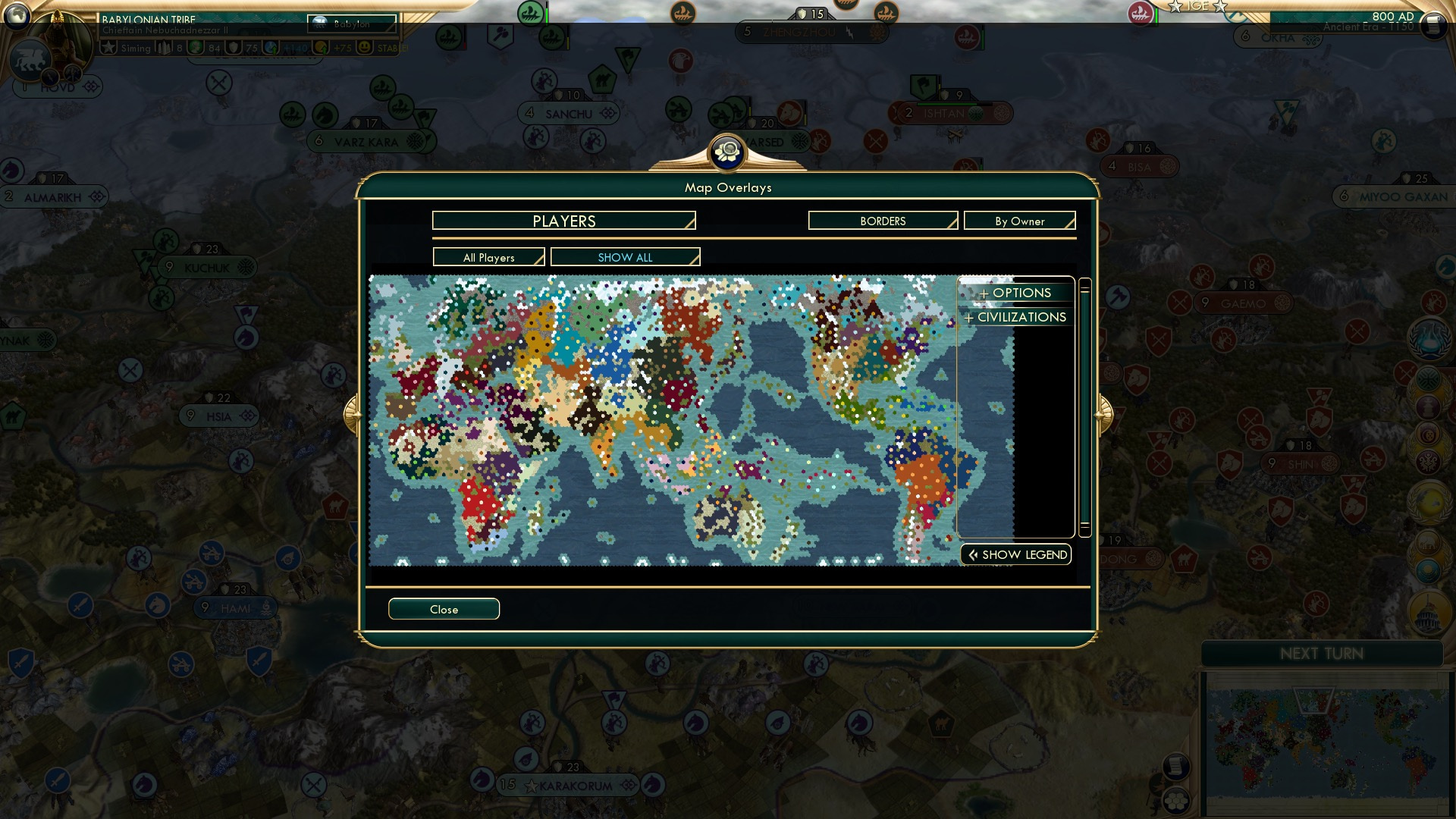Open the BORDERS dropdown
The height and width of the screenshot is (819, 1456).
point(883,221)
